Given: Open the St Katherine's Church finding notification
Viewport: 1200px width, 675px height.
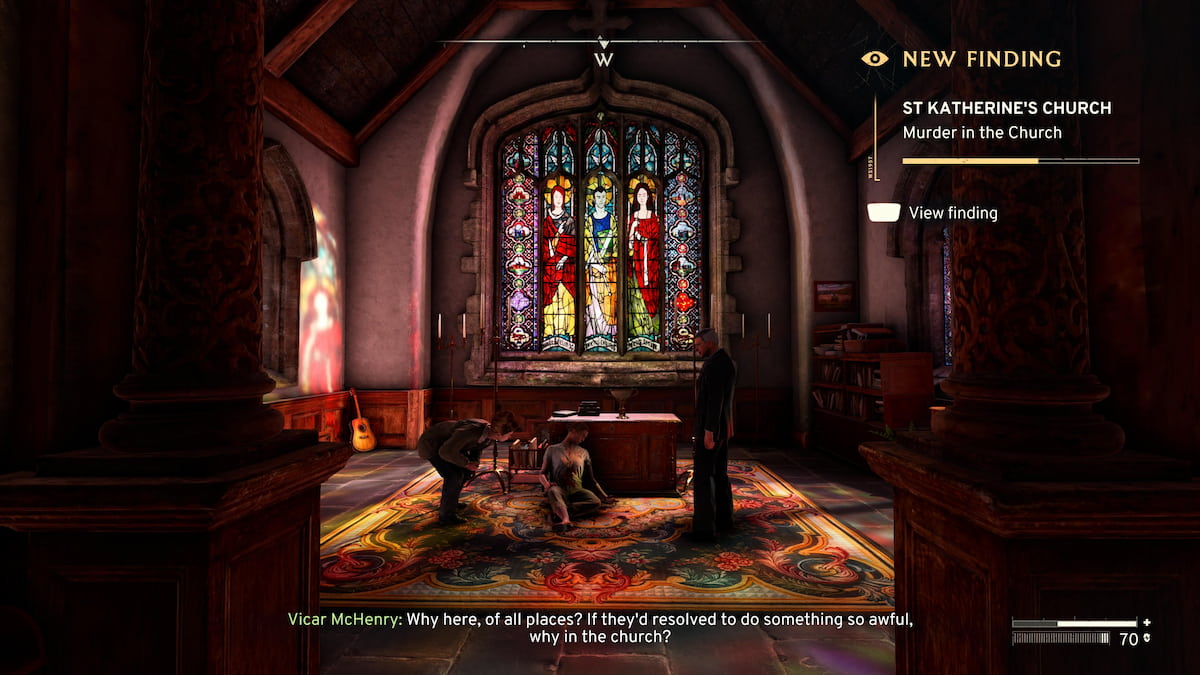Looking at the screenshot, I should (x=1006, y=119).
